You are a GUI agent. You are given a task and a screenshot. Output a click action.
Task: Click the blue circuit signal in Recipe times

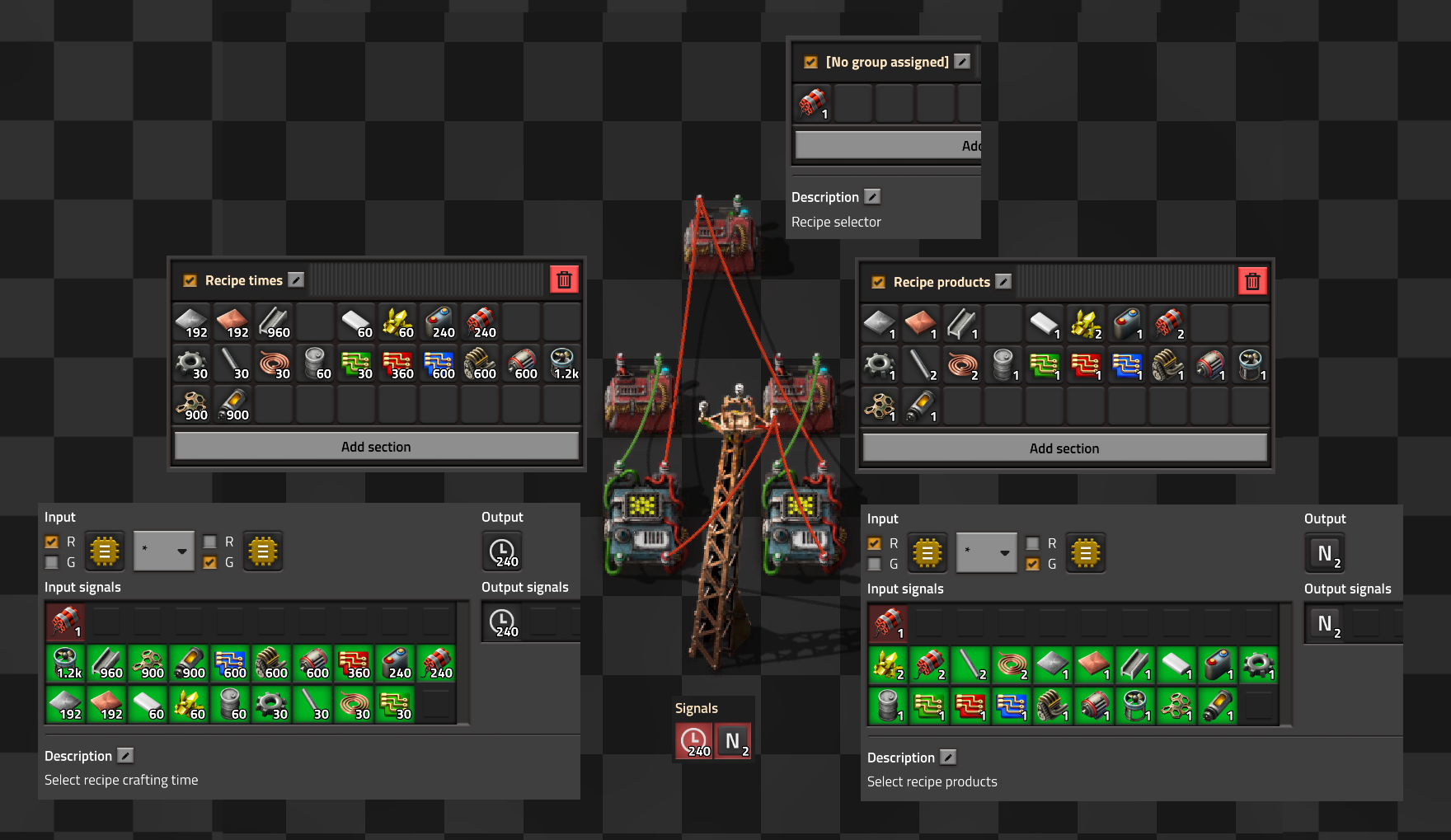439,364
